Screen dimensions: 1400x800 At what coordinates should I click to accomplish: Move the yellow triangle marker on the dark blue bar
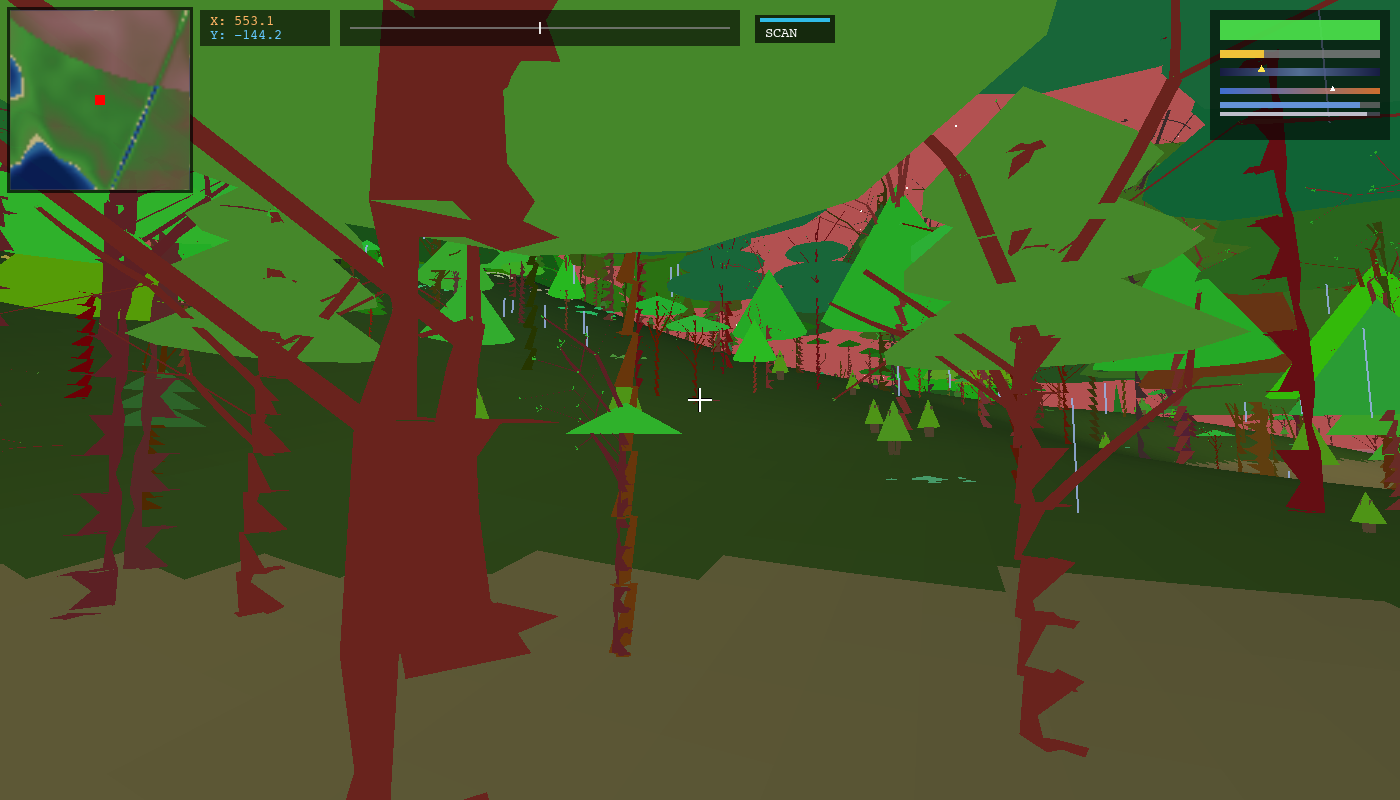tap(1261, 68)
